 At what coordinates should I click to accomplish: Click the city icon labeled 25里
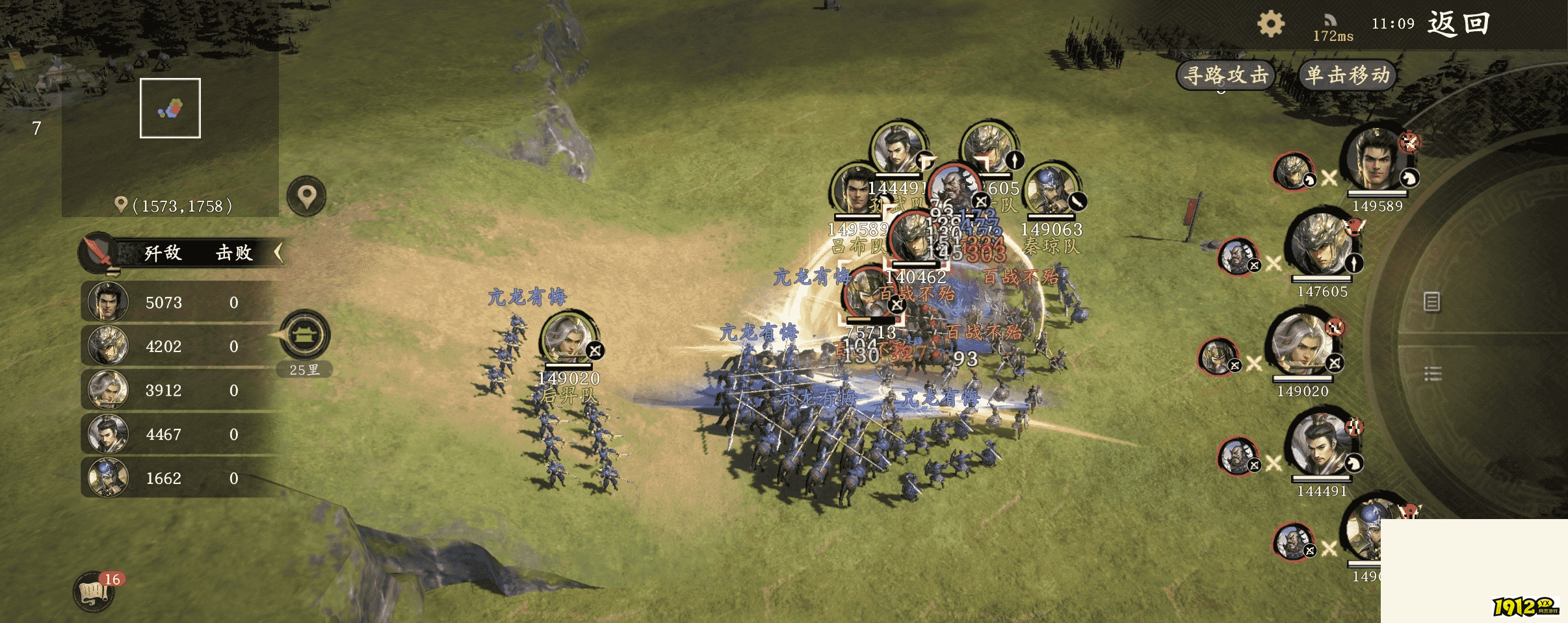click(305, 336)
